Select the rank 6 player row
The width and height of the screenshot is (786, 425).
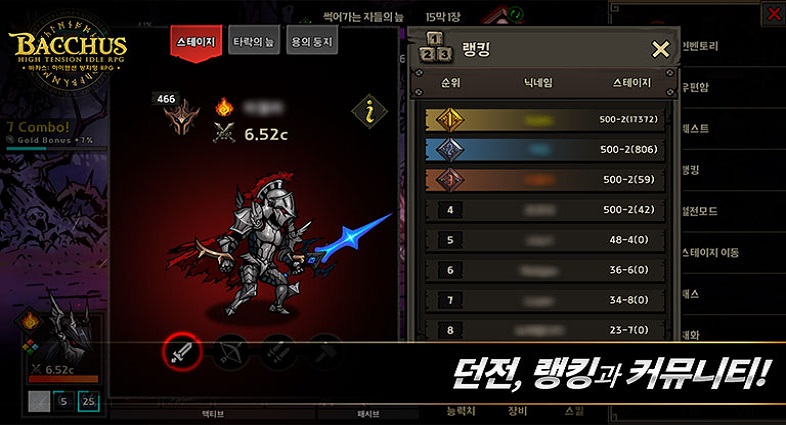coord(545,270)
